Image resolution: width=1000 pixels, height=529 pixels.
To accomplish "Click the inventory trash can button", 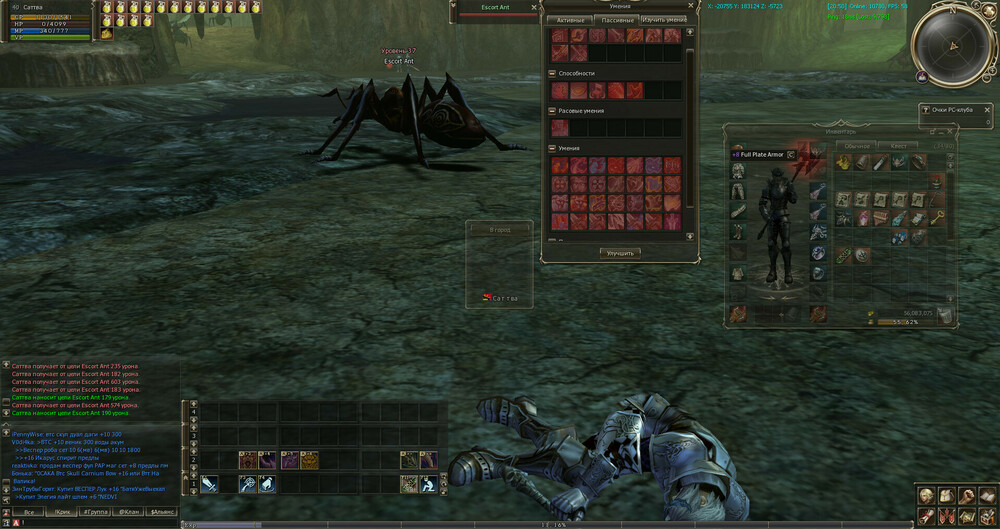I will click(943, 316).
